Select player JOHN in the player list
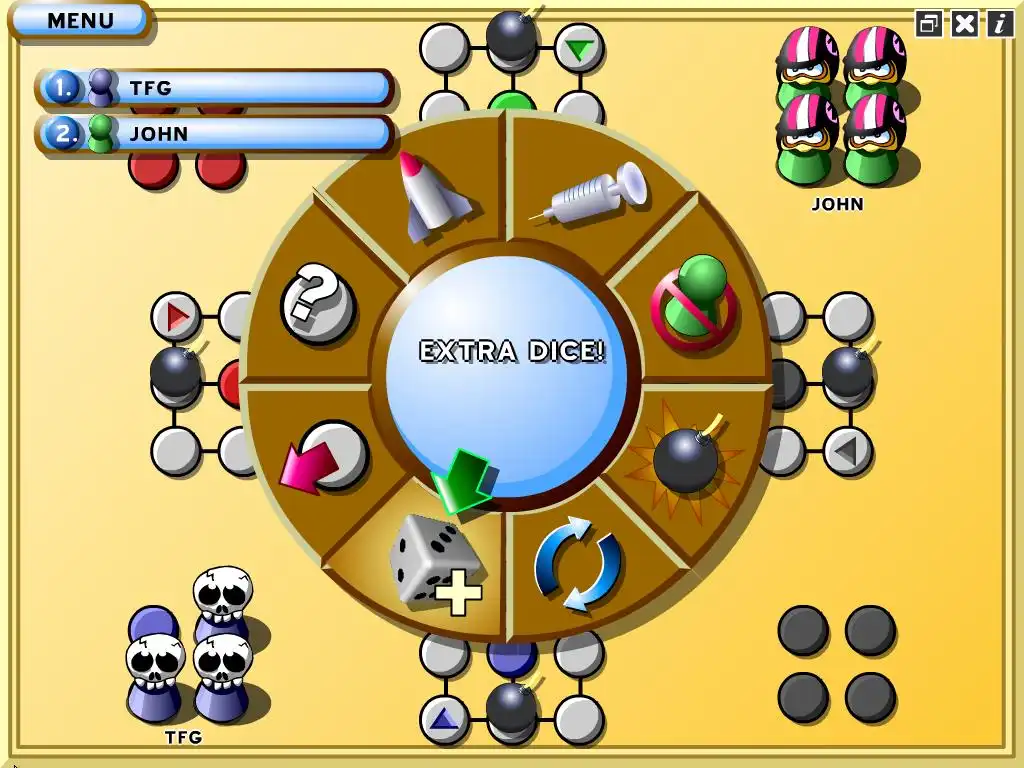The image size is (1024, 768). point(215,134)
